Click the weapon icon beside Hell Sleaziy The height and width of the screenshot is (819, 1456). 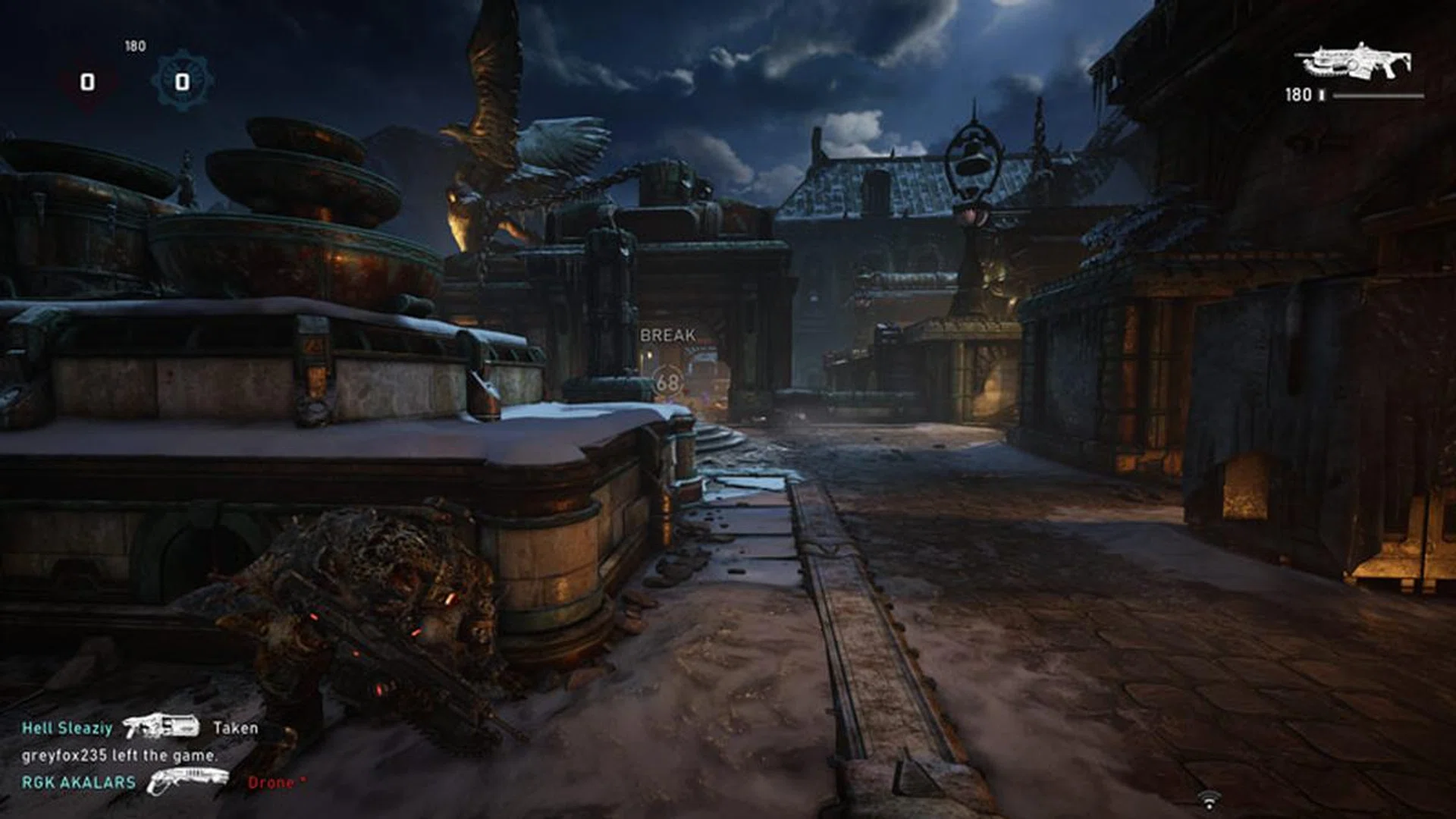tap(161, 726)
